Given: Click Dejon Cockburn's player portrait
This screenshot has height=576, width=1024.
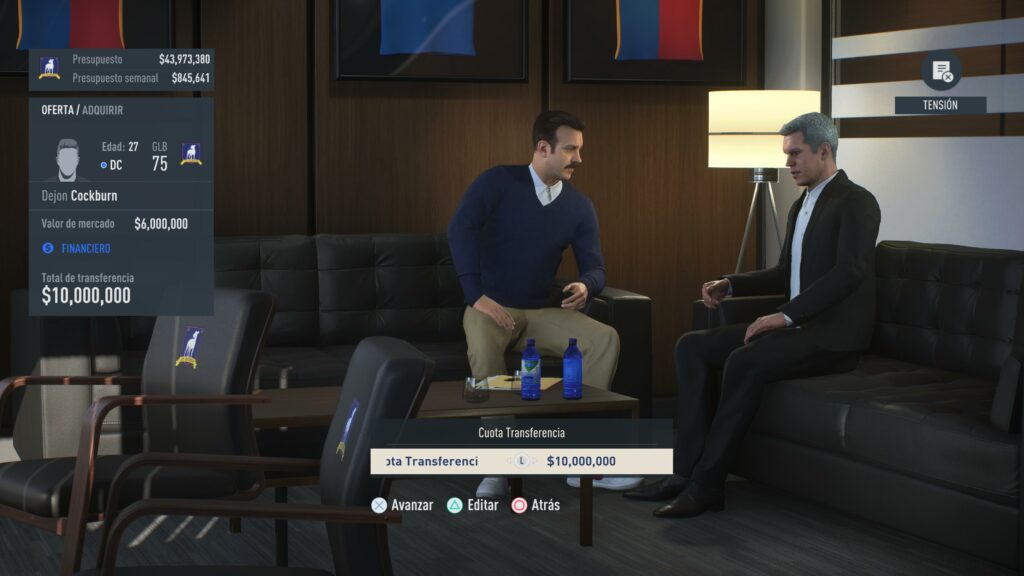Looking at the screenshot, I should (68, 158).
